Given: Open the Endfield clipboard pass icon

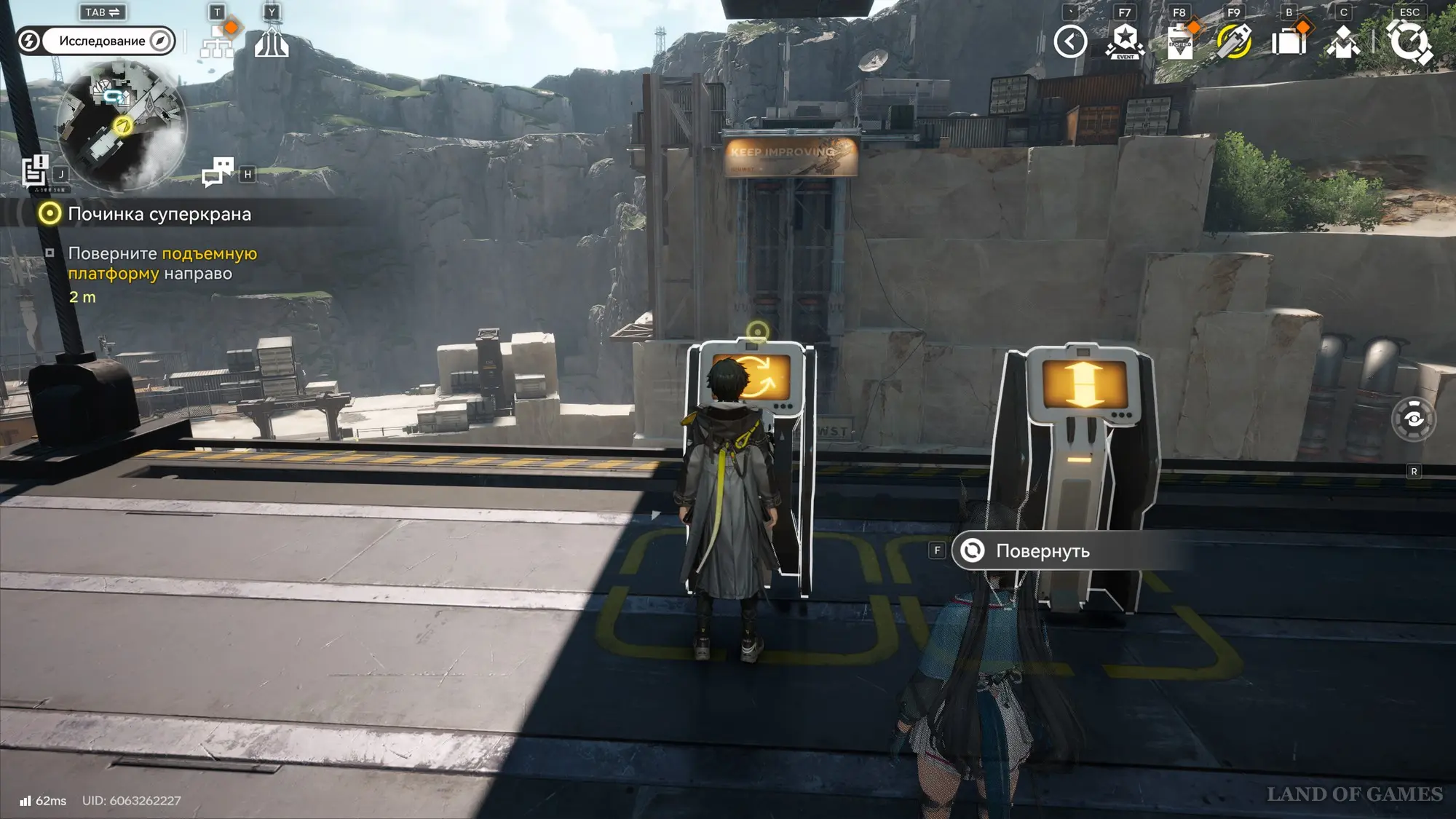Looking at the screenshot, I should [x=1179, y=41].
